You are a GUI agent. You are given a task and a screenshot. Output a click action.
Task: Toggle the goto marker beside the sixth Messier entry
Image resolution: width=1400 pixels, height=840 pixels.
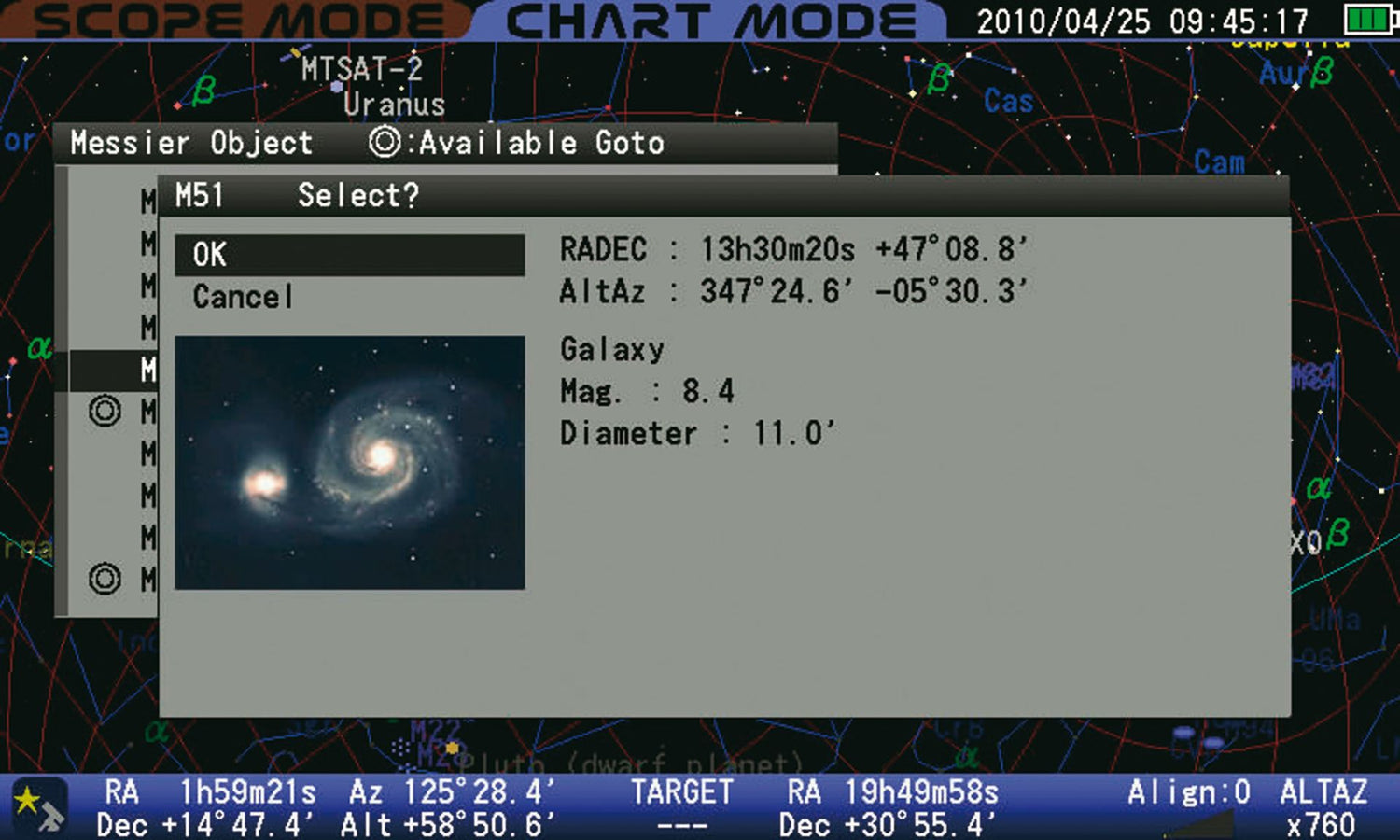point(105,412)
